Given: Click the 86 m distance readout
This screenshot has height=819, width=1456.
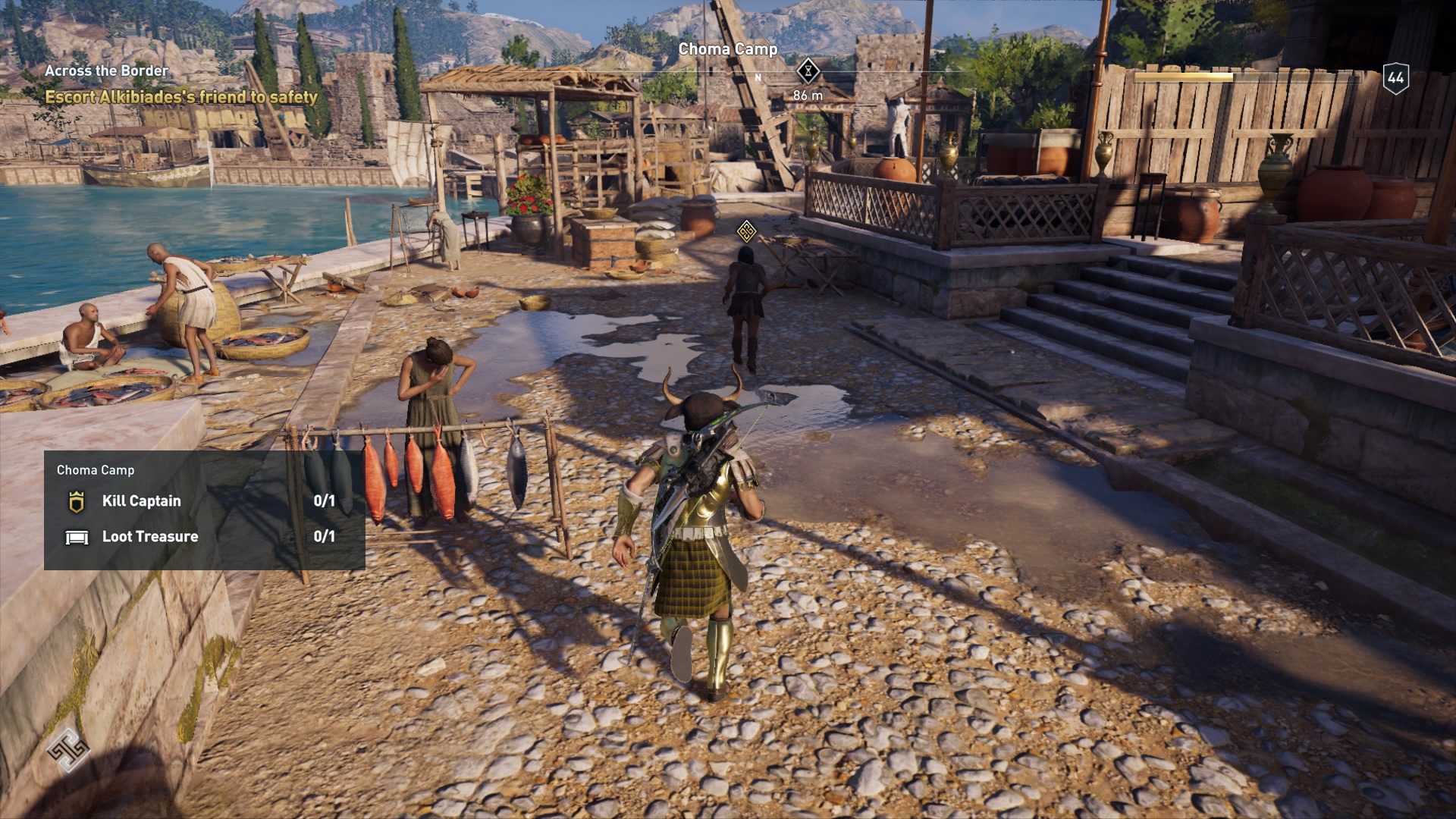Looking at the screenshot, I should pos(806,96).
